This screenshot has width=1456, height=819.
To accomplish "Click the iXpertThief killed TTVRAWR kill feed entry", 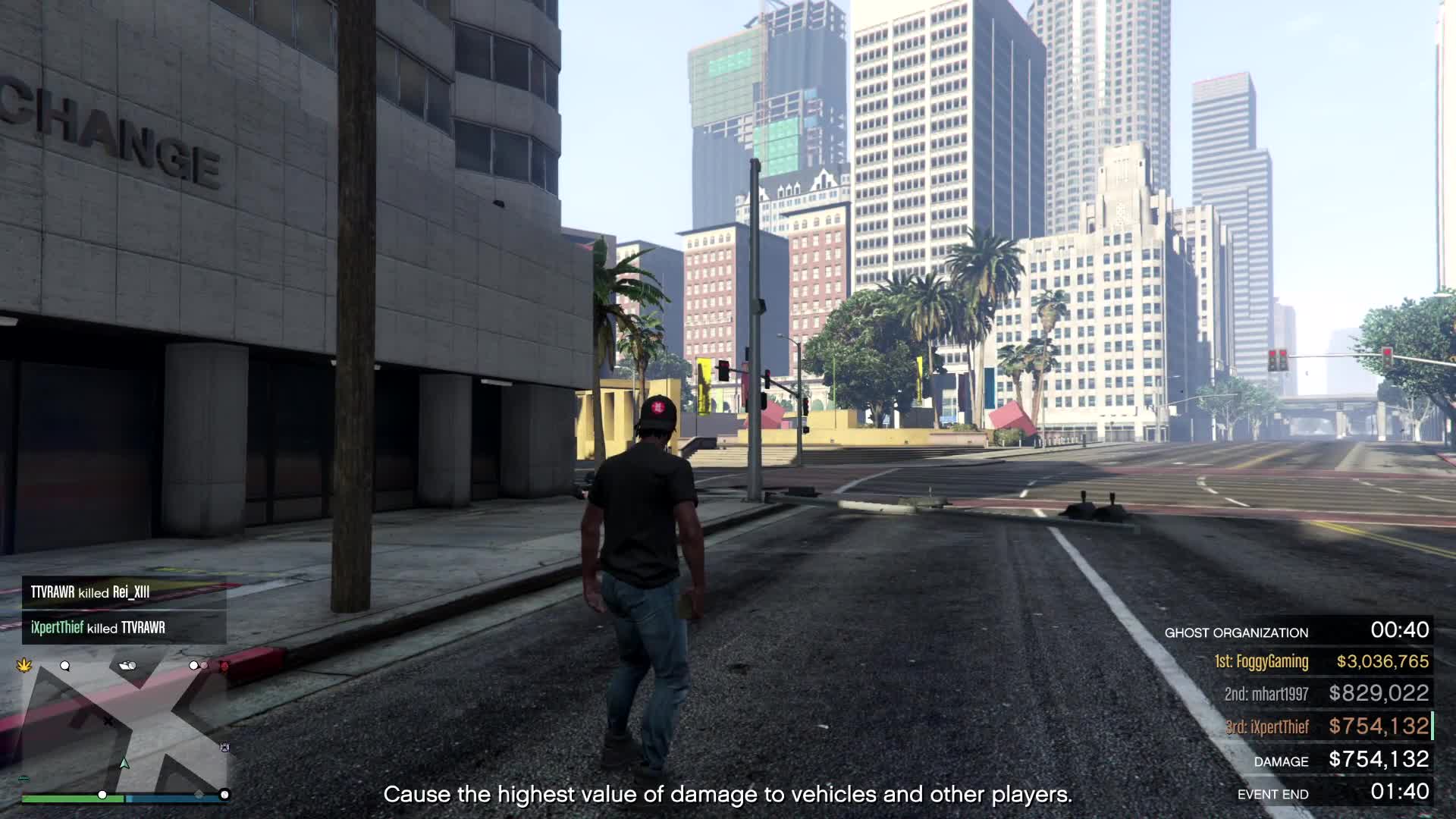I will [99, 628].
